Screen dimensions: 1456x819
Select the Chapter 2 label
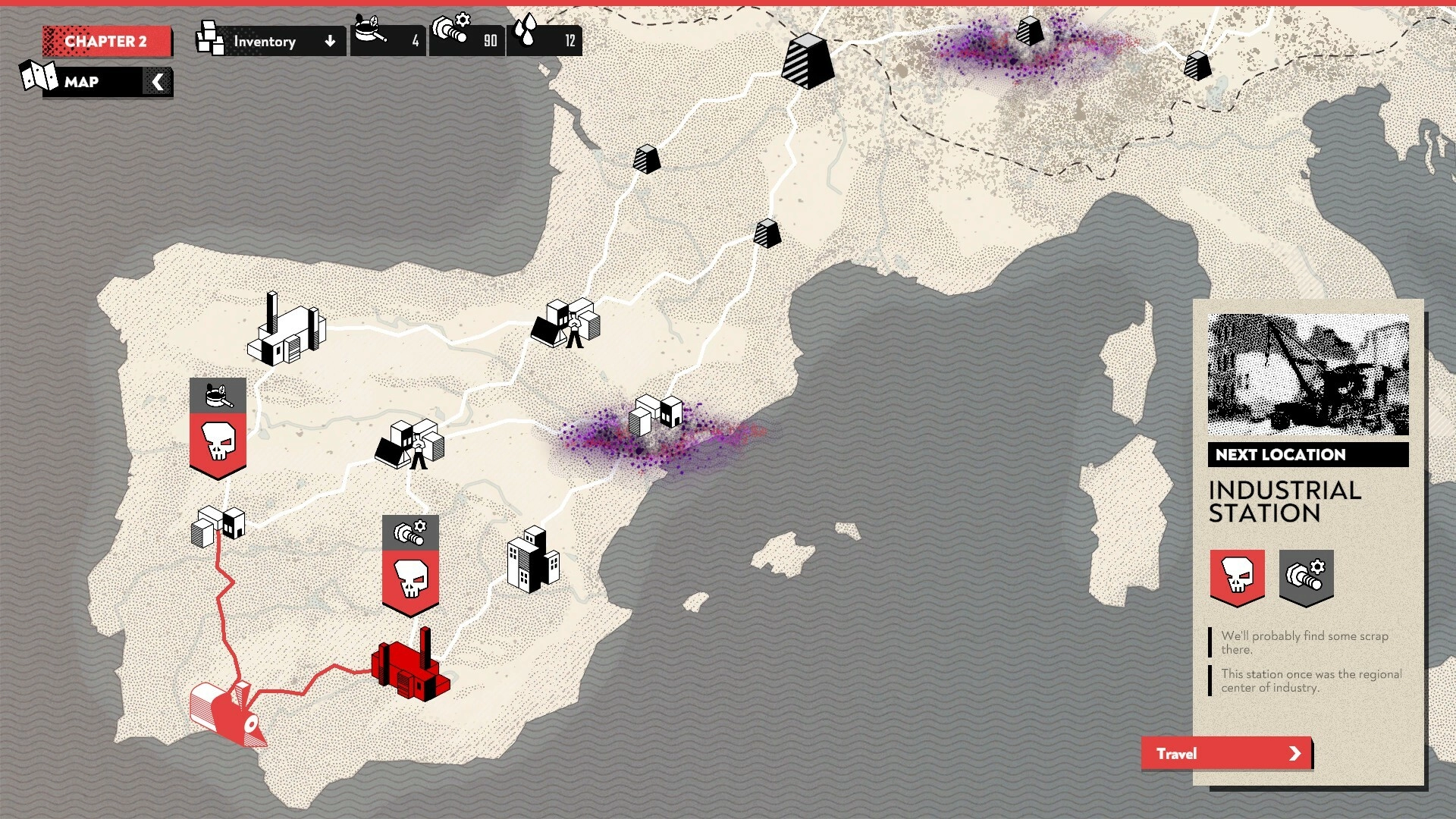click(x=106, y=41)
